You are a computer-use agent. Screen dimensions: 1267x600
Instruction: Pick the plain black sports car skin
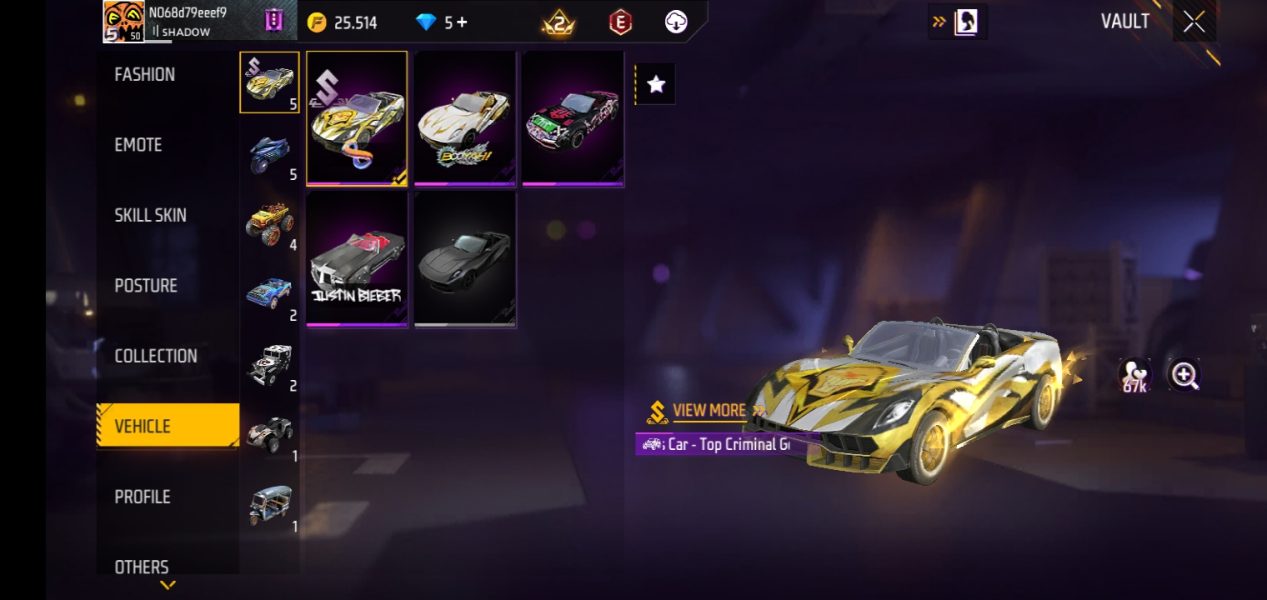(465, 259)
